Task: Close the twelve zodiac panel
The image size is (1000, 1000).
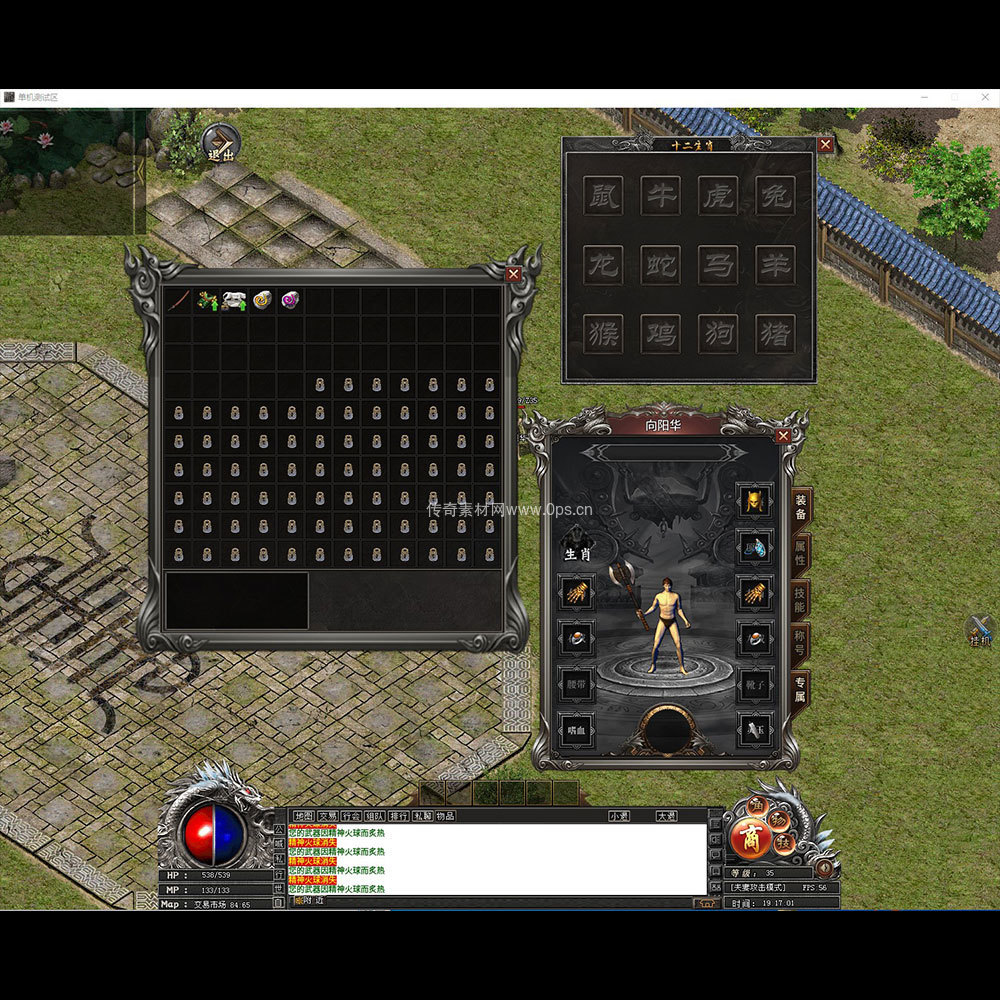Action: 825,144
